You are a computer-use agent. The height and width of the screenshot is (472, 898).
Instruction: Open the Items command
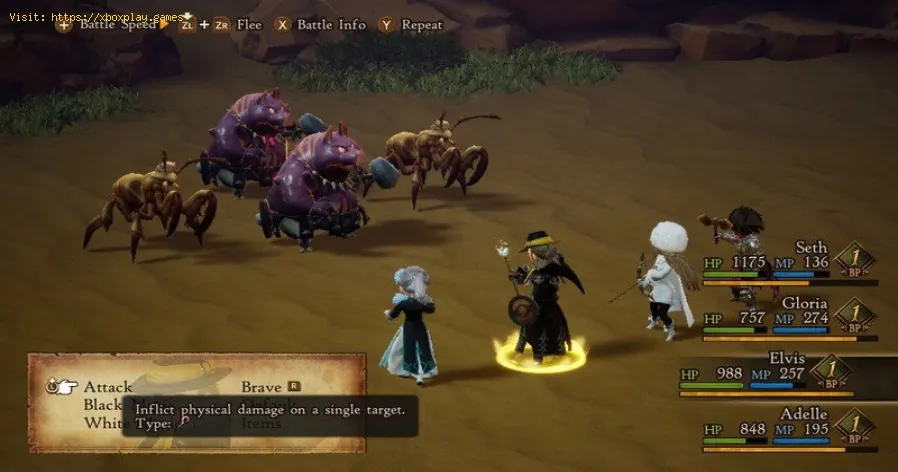(262, 423)
